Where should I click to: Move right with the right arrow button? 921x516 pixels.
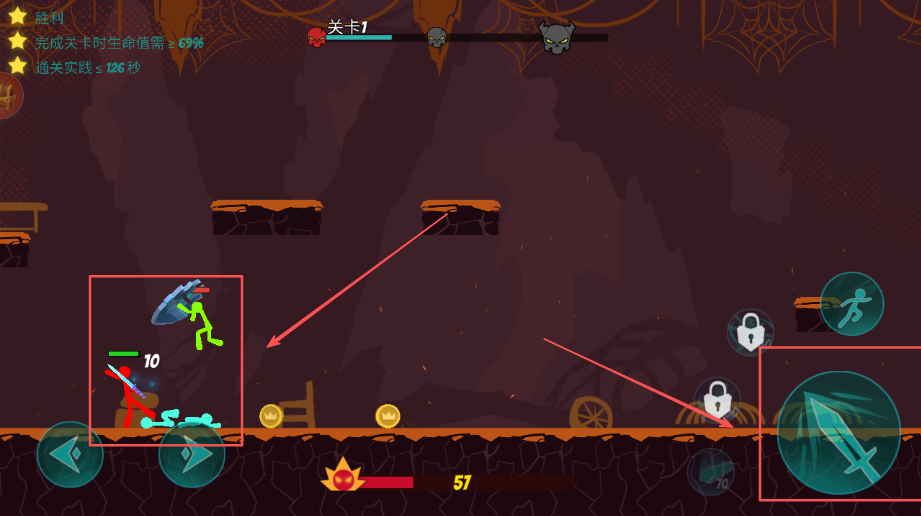pyautogui.click(x=192, y=455)
